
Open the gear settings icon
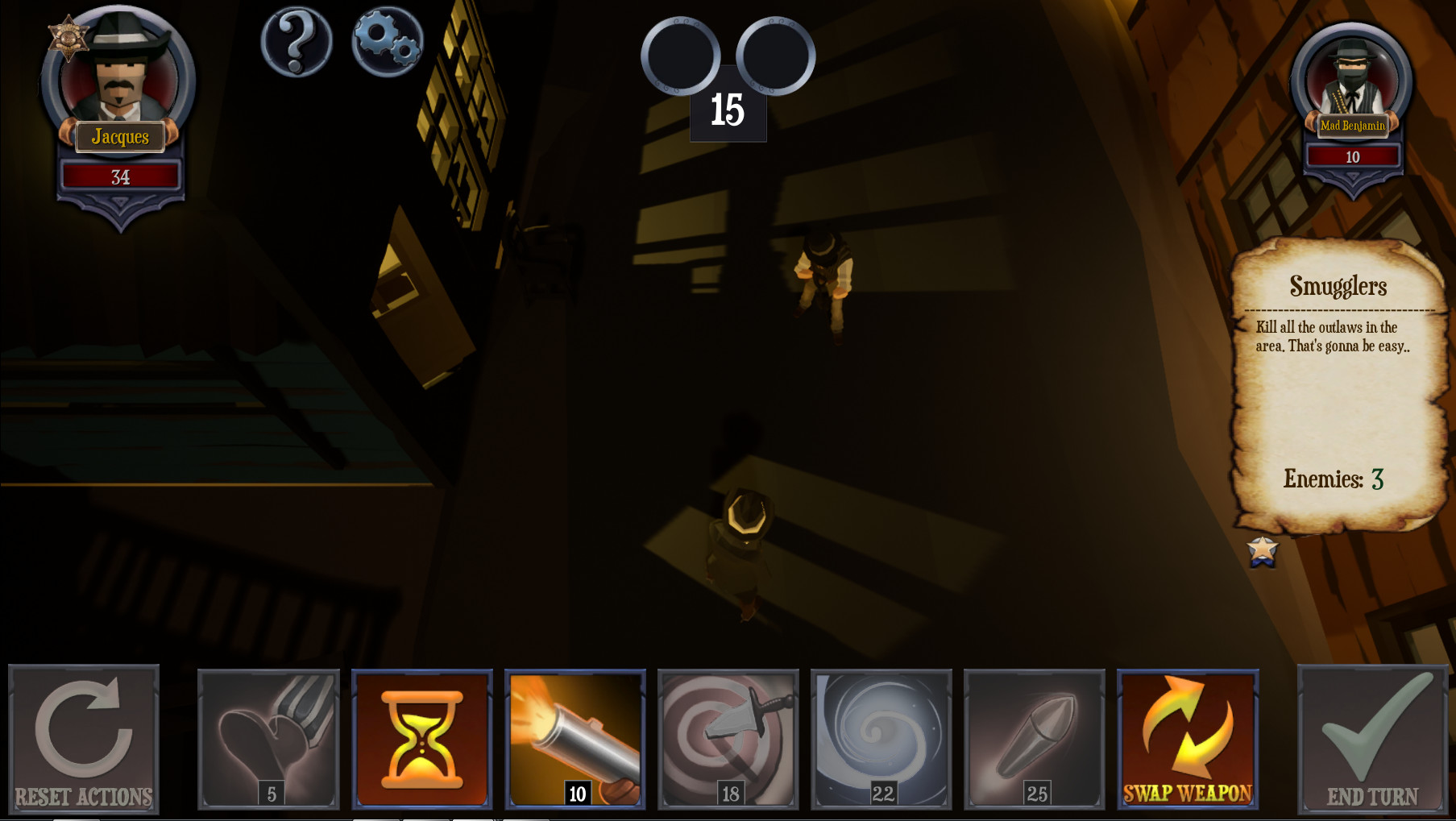point(387,42)
